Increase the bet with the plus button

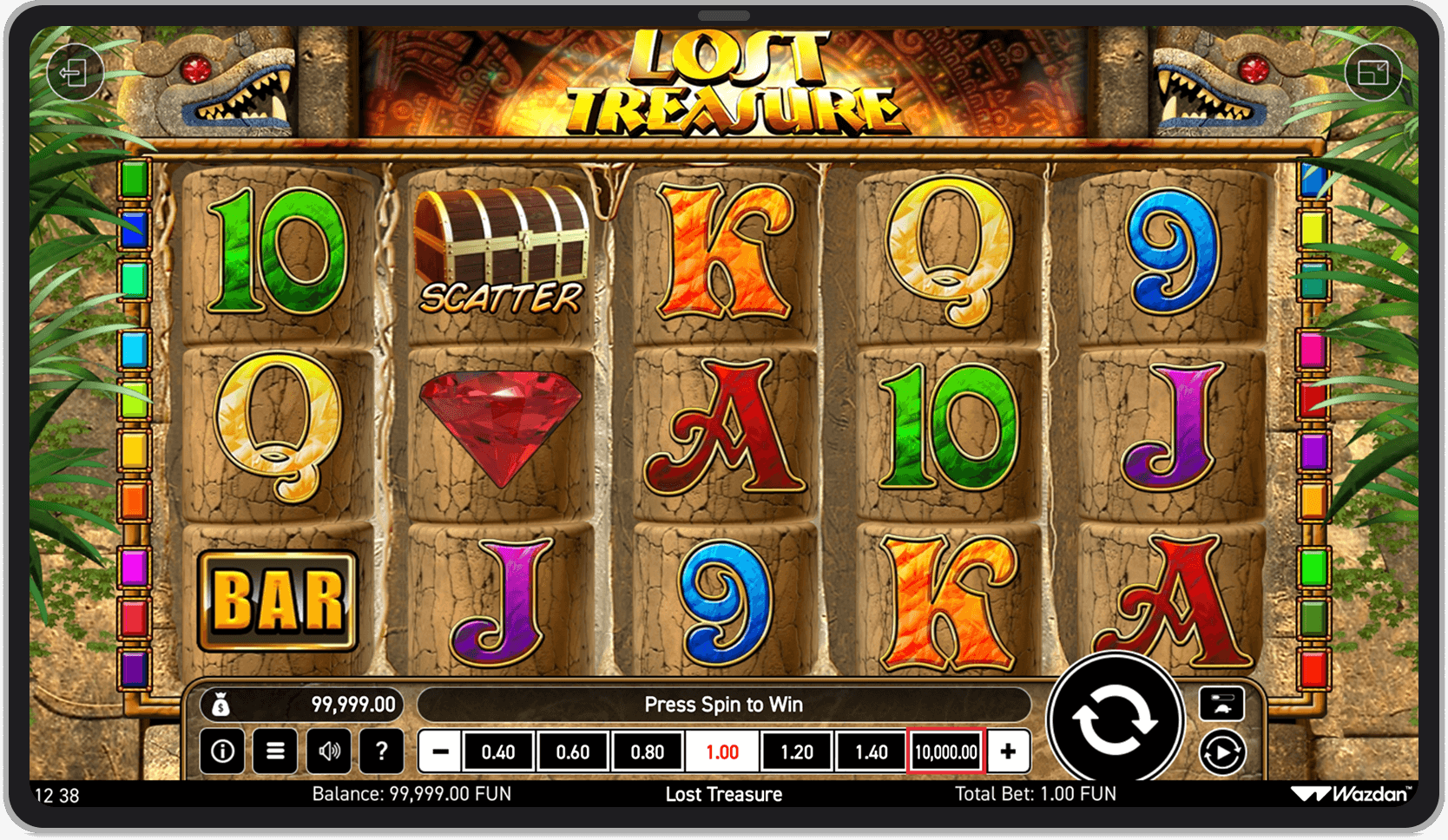pyautogui.click(x=1007, y=751)
